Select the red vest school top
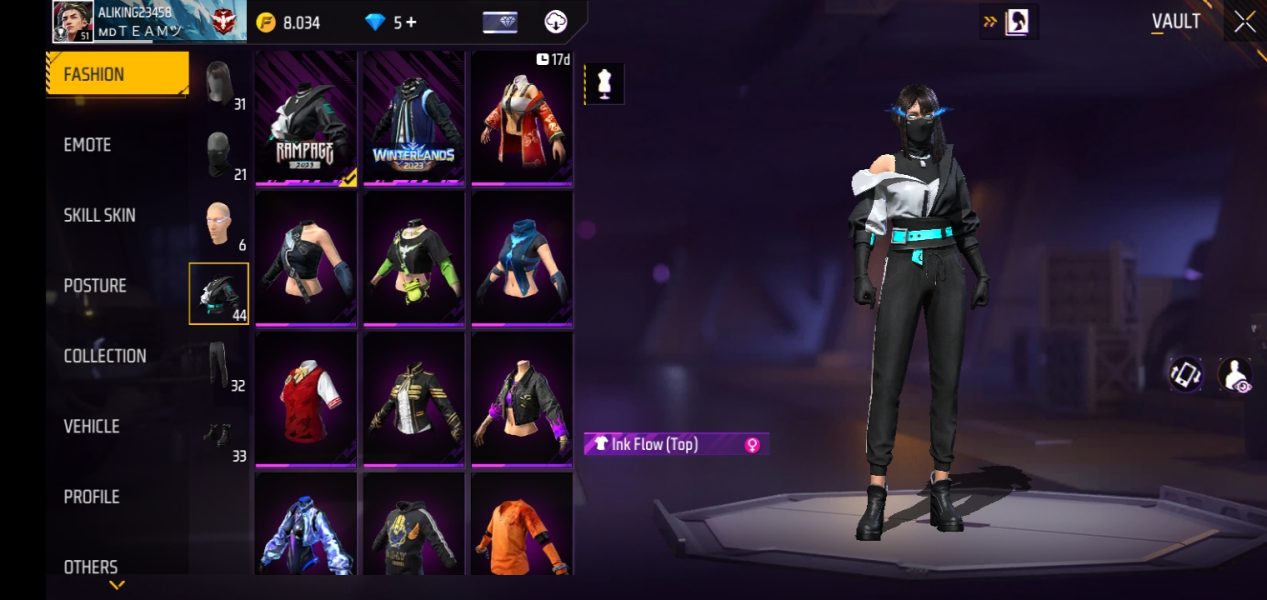The width and height of the screenshot is (1267, 600). click(x=306, y=398)
